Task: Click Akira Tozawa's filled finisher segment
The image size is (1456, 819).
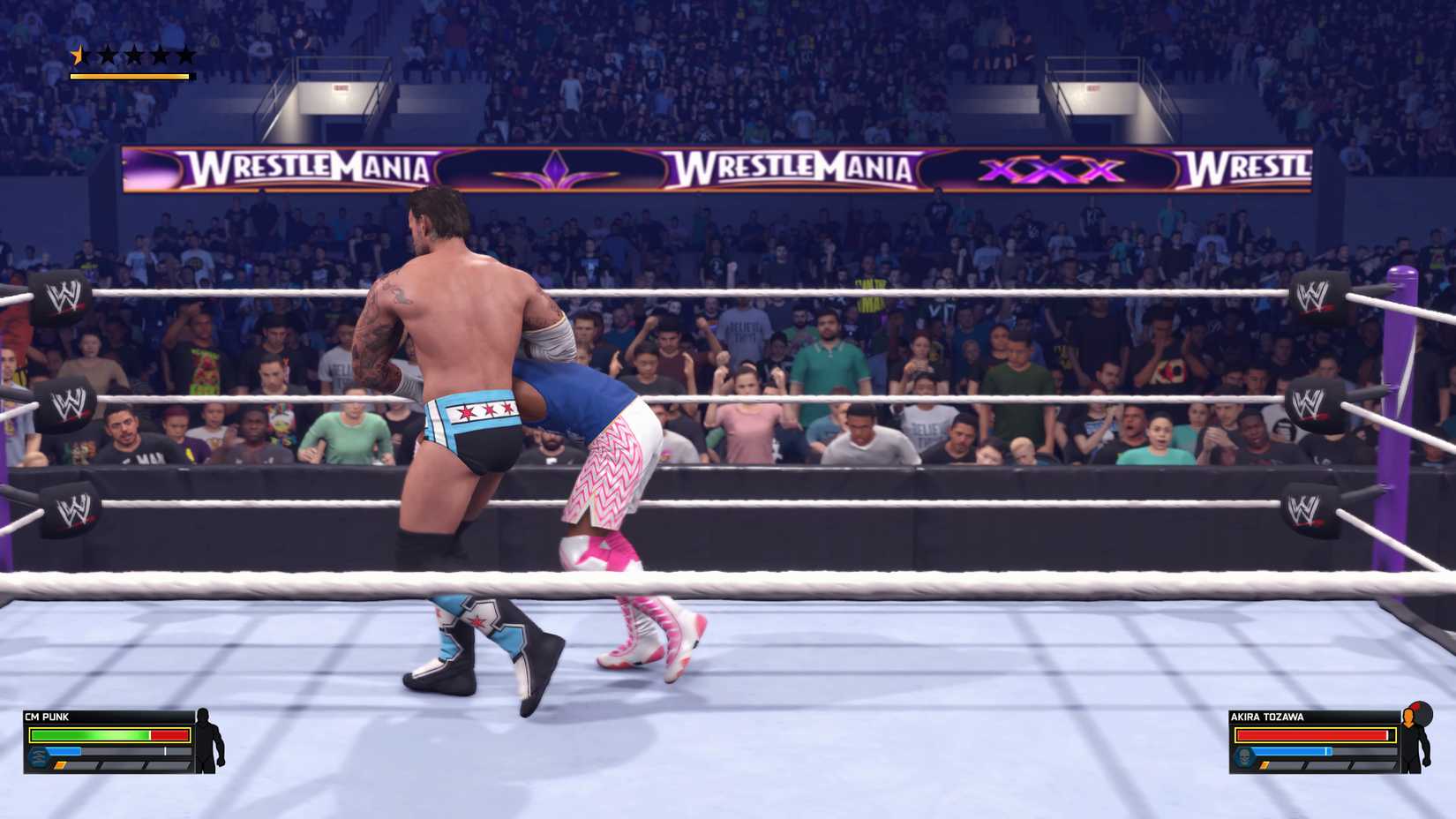Action: point(1265,766)
